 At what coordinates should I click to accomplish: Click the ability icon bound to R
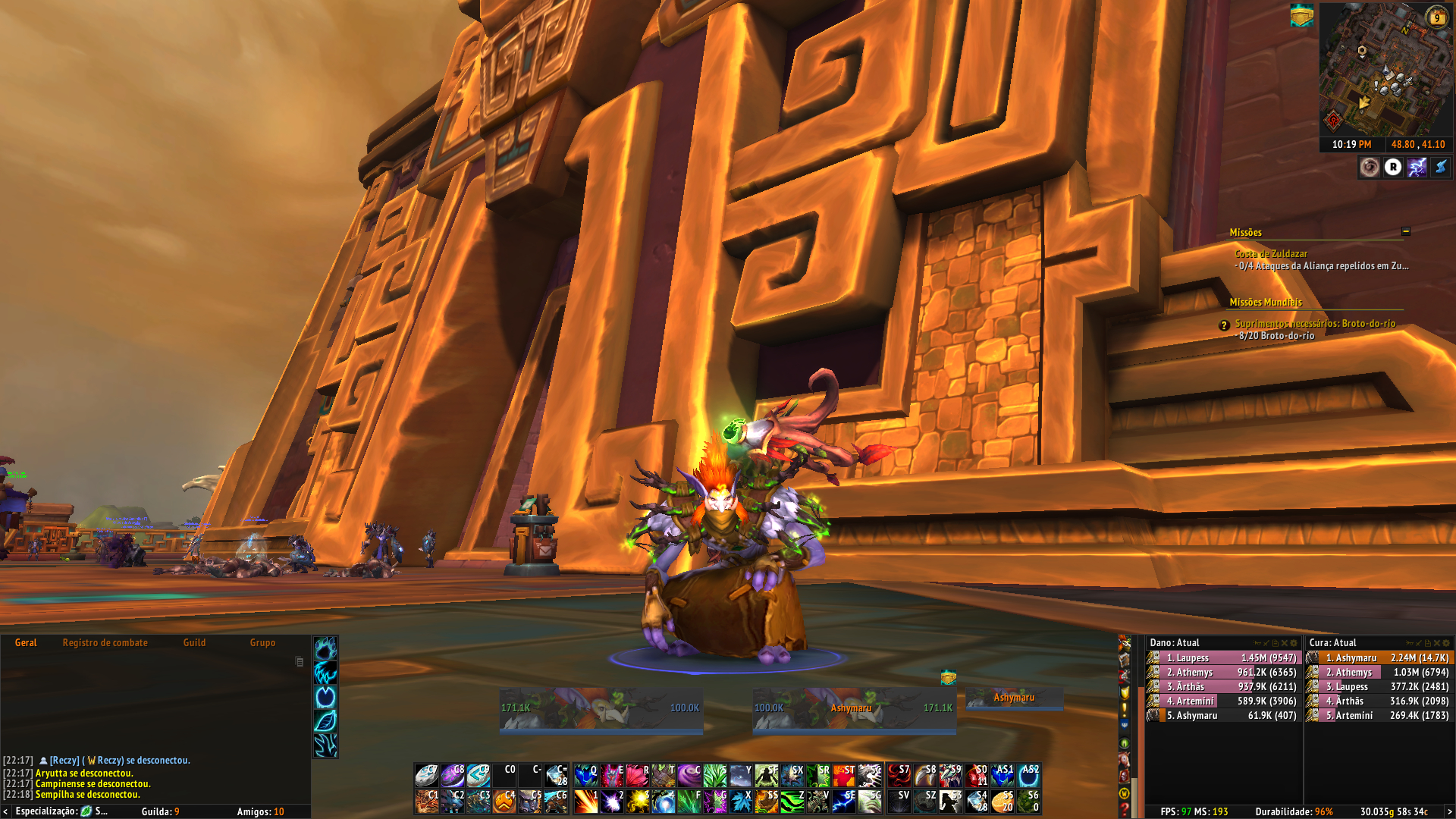pyautogui.click(x=639, y=775)
